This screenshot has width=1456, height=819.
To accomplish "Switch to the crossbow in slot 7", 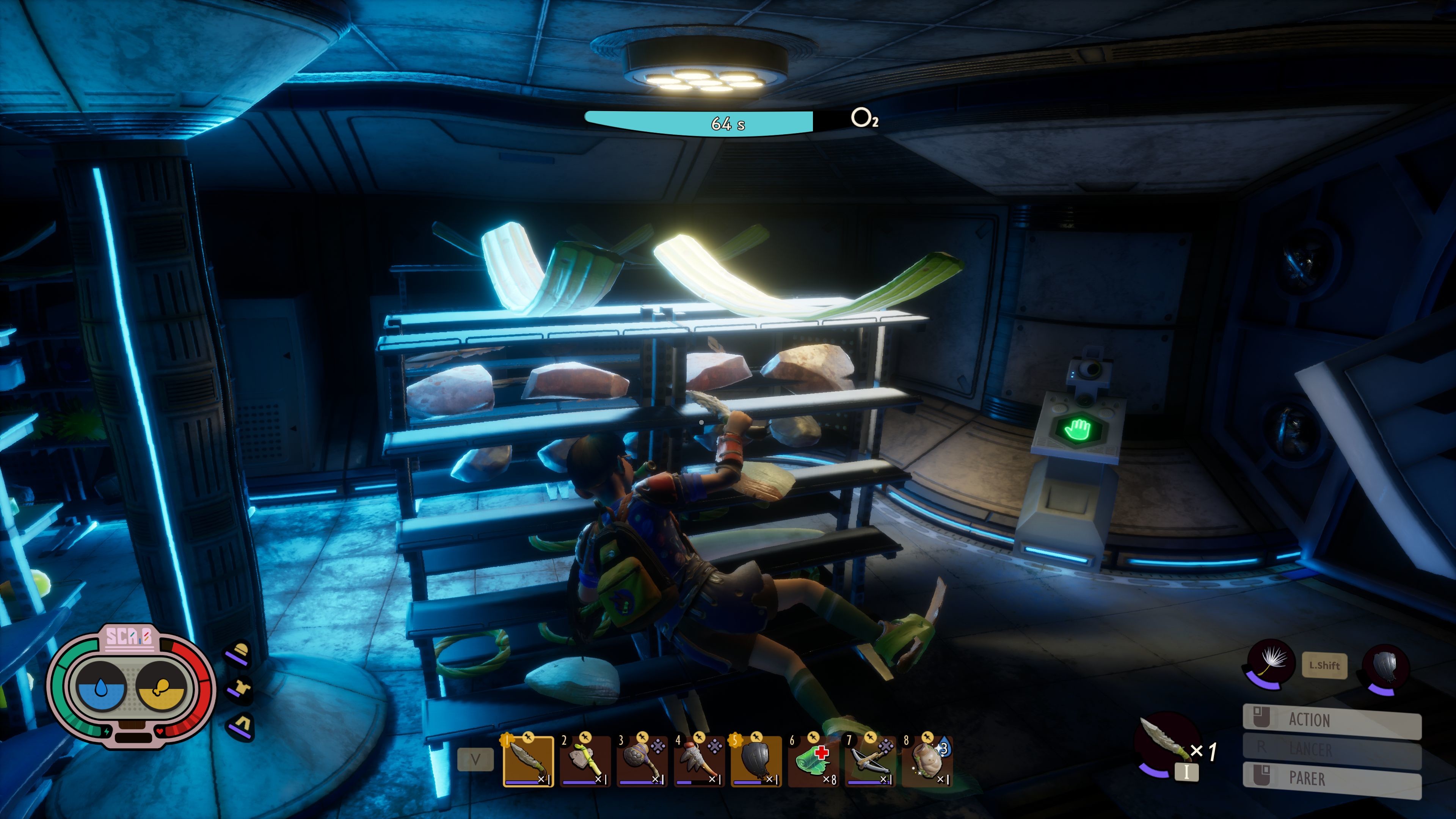I will click(871, 761).
